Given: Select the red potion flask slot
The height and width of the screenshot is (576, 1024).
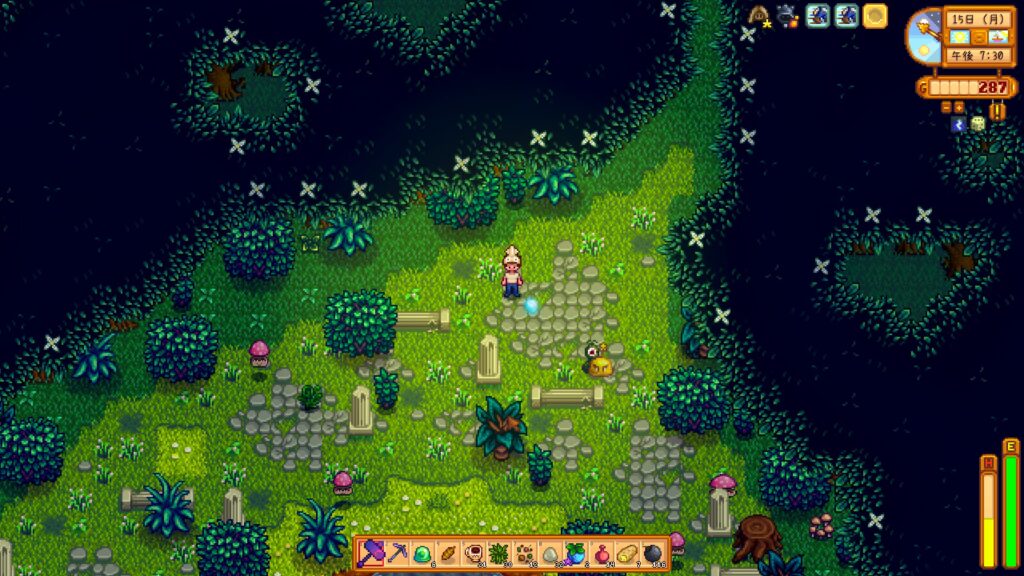Looking at the screenshot, I should pyautogui.click(x=601, y=552).
